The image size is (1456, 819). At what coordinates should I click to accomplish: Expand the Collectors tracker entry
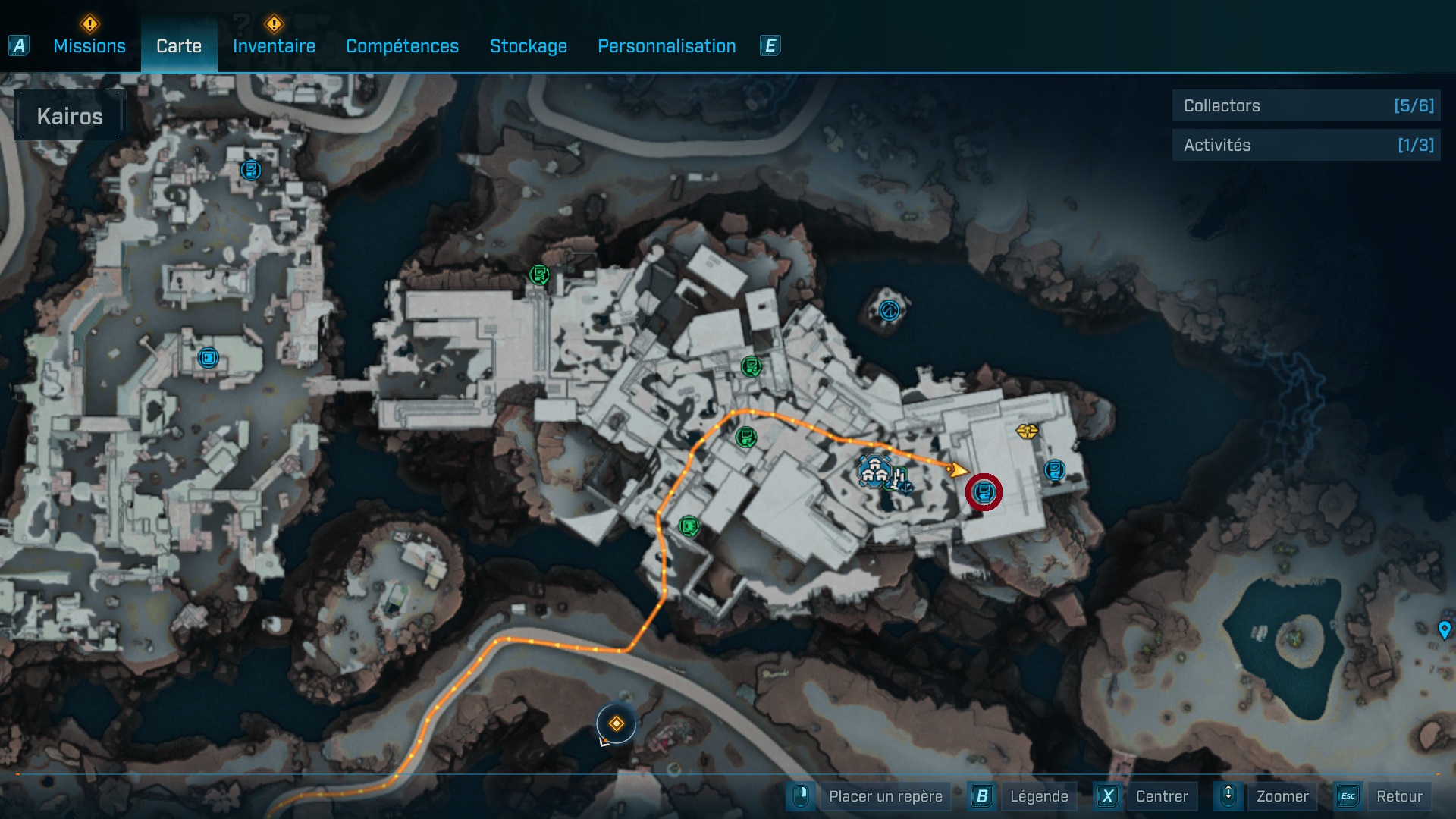(x=1306, y=106)
